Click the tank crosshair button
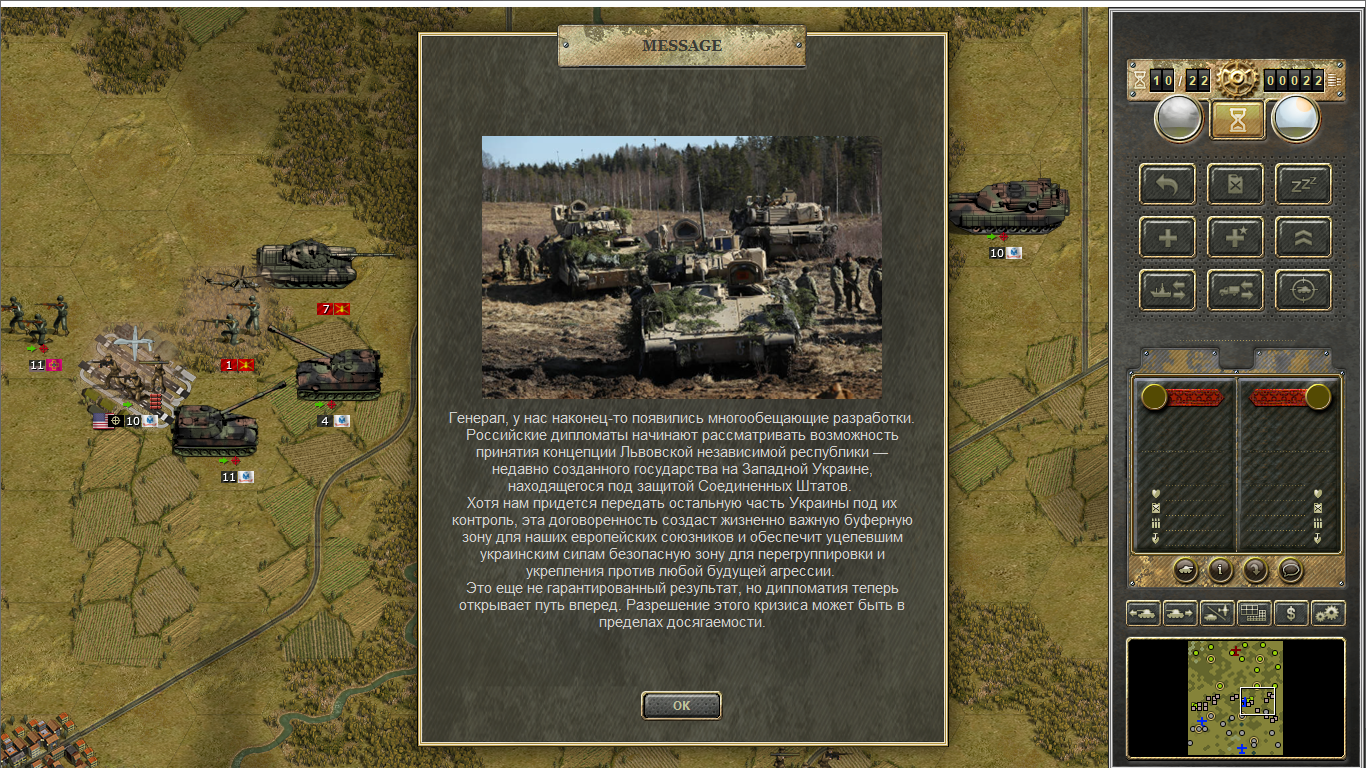Screen dimensions: 1366x768 (1303, 290)
